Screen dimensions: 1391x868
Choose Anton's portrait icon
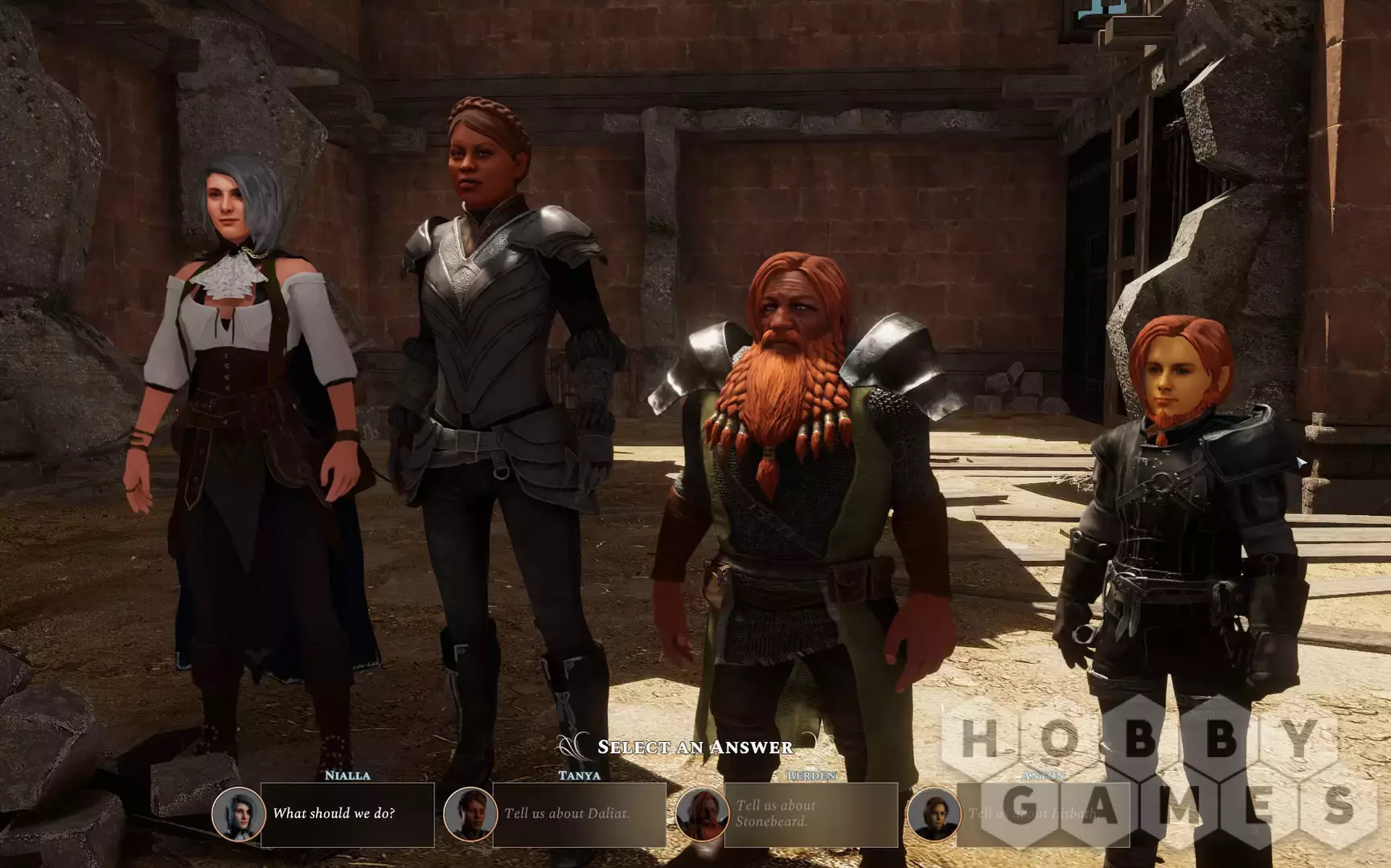point(933,814)
